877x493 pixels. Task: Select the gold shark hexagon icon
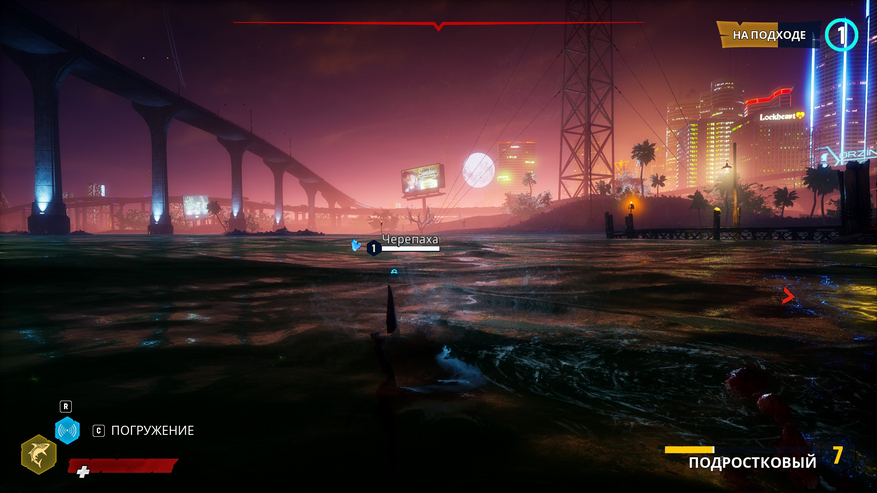click(x=38, y=454)
